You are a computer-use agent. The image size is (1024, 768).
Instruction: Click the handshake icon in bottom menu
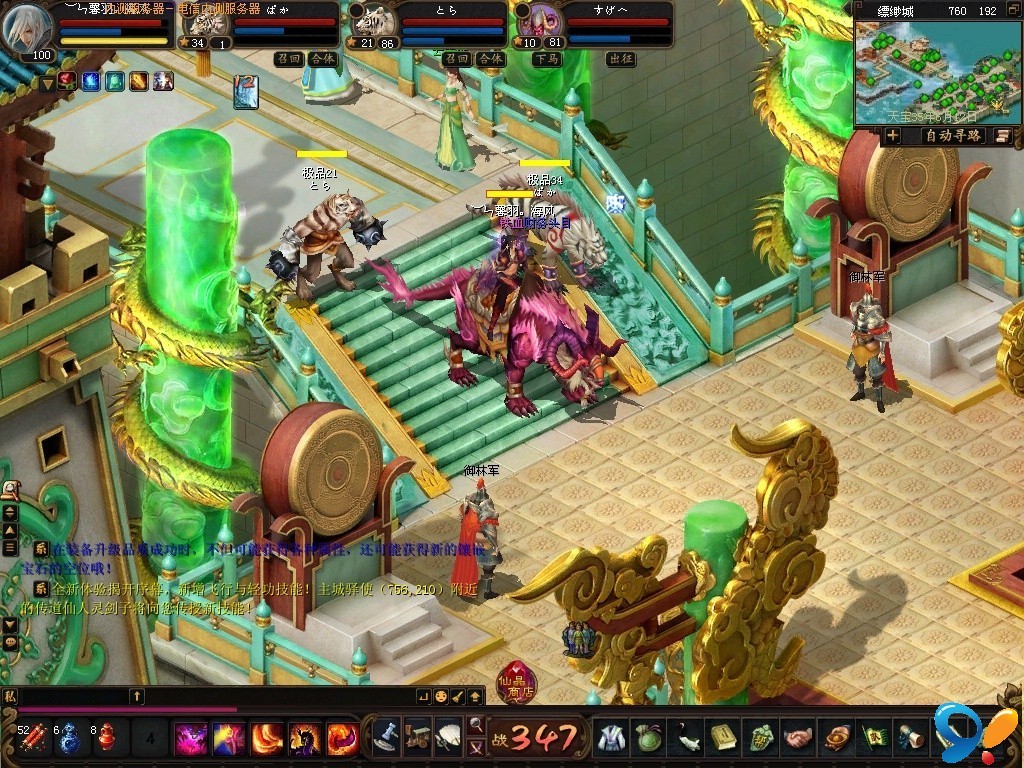point(797,738)
